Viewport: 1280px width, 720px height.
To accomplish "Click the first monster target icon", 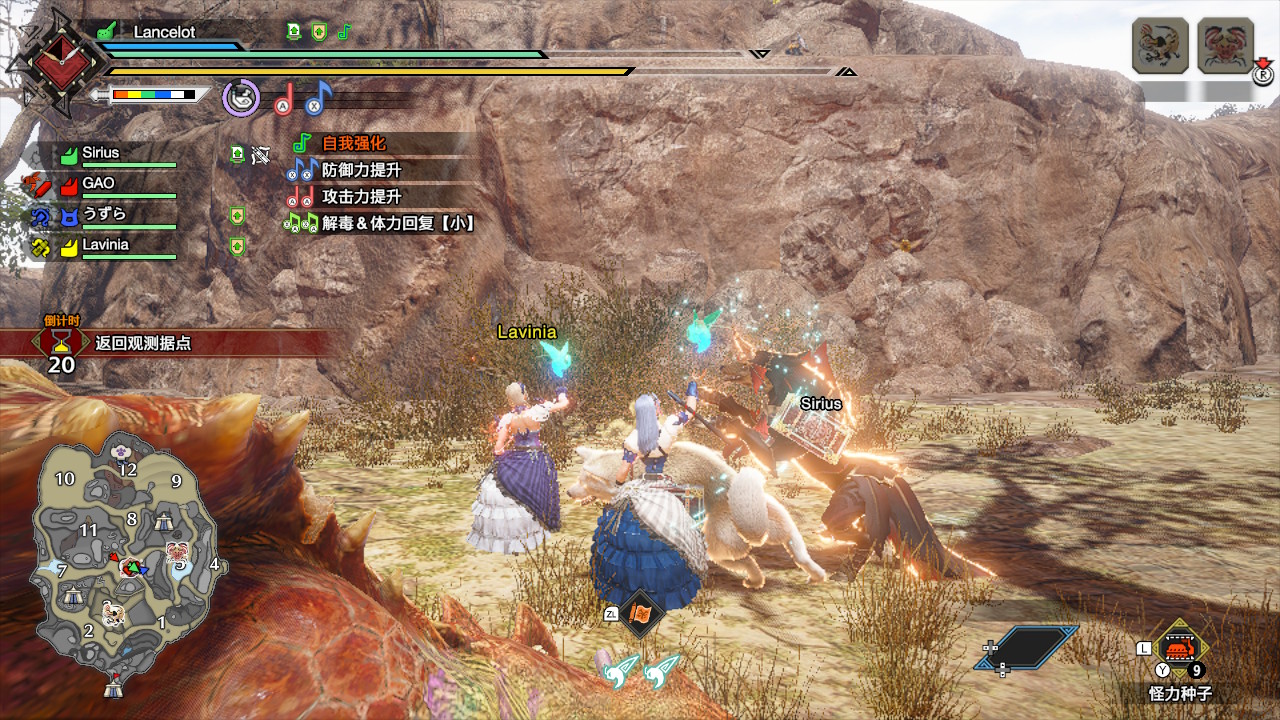I will tap(1160, 46).
